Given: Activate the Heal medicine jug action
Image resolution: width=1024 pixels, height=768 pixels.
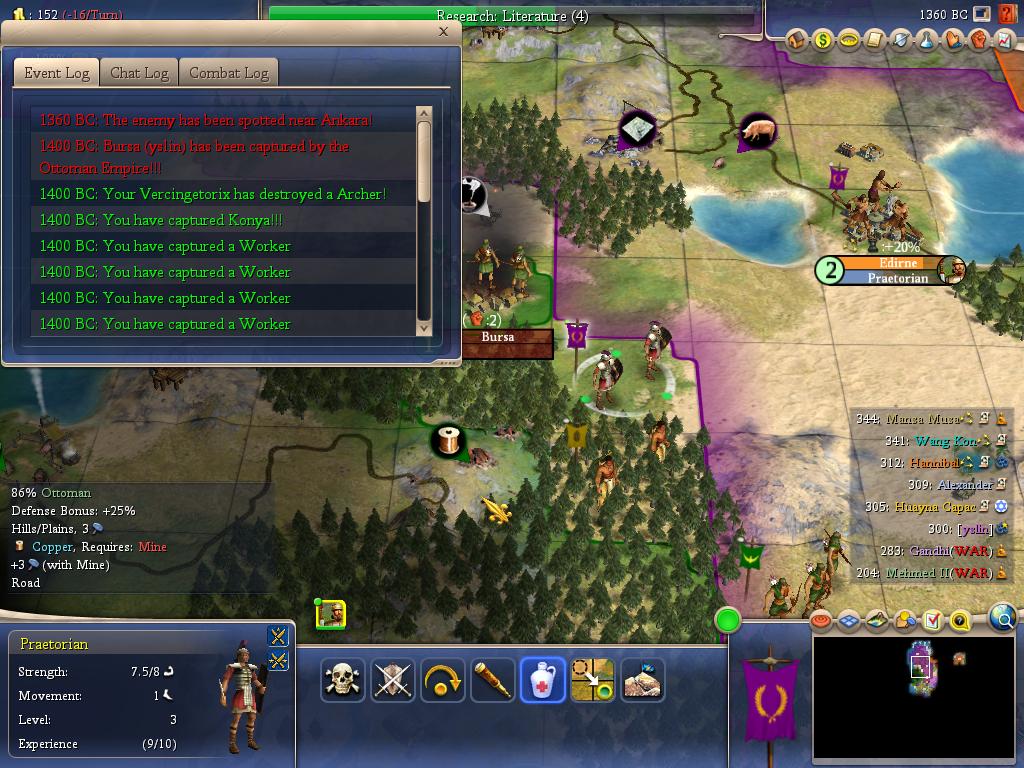Looking at the screenshot, I should 543,681.
